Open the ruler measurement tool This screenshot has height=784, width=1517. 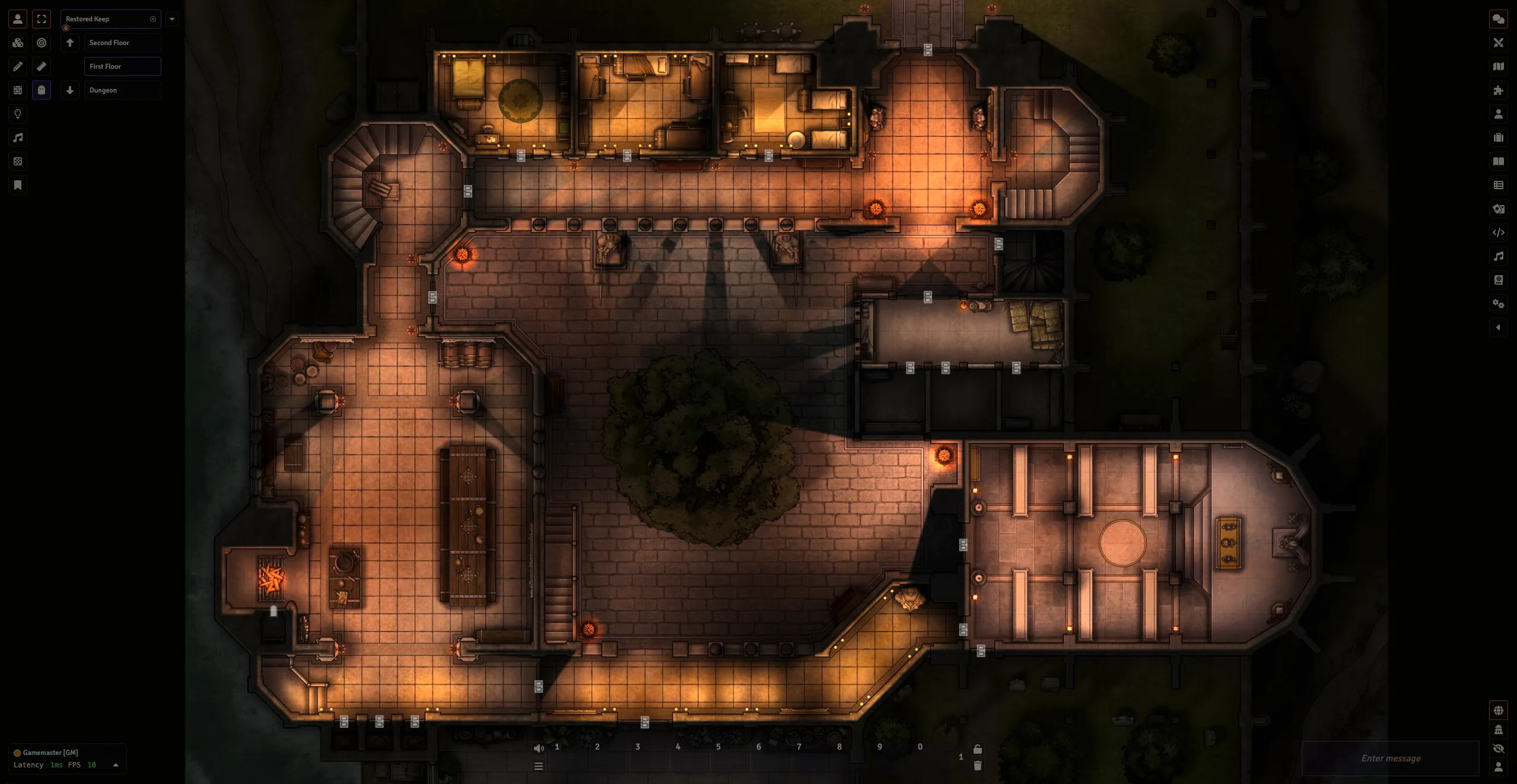coord(42,66)
